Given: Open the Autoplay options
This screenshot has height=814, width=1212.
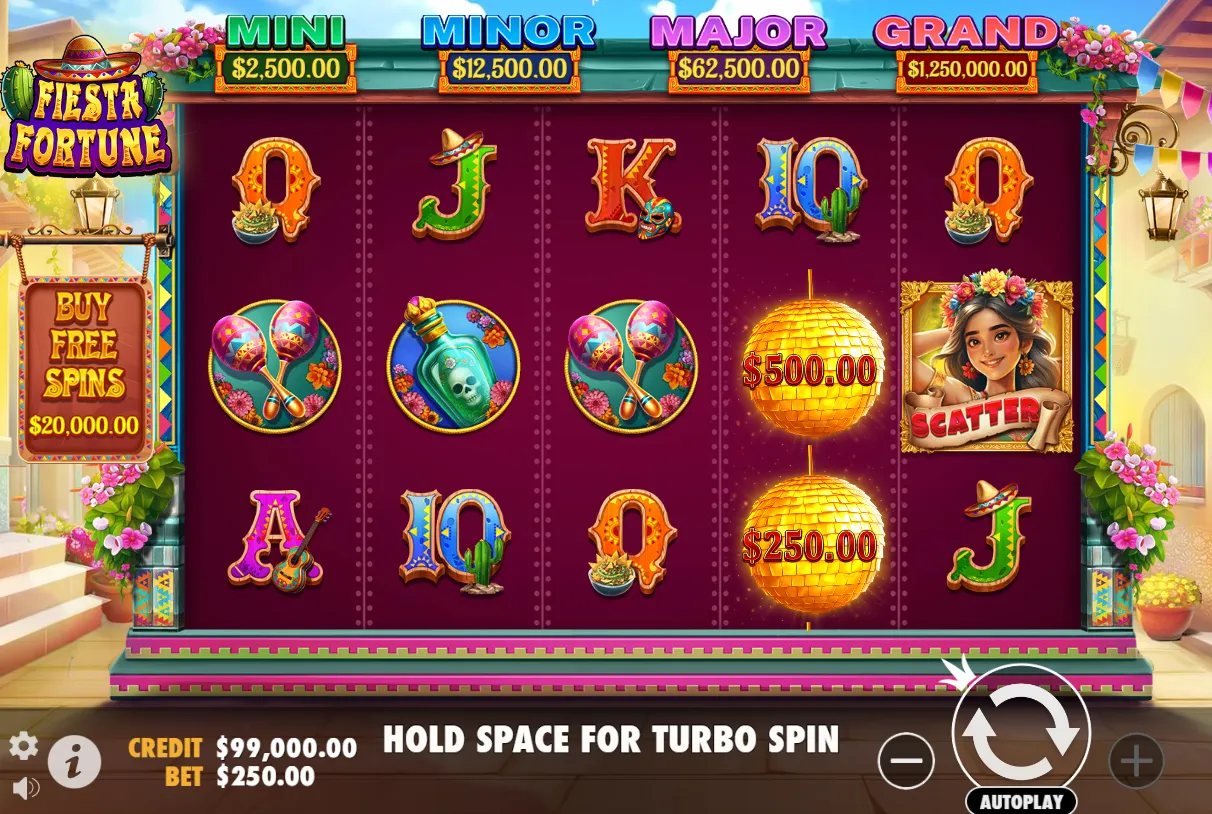Looking at the screenshot, I should 1021,802.
